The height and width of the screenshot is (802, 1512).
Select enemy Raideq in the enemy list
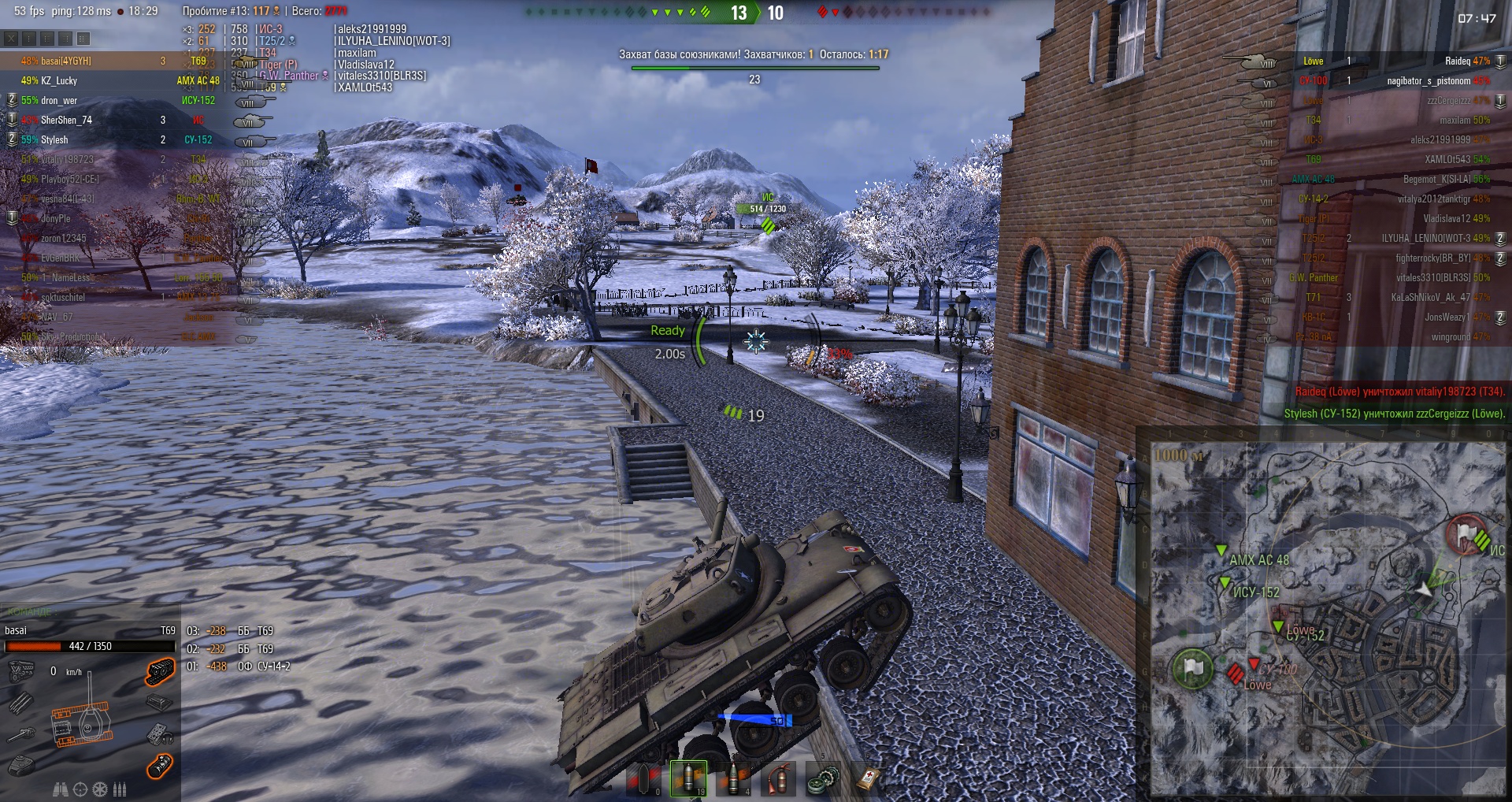click(1457, 61)
